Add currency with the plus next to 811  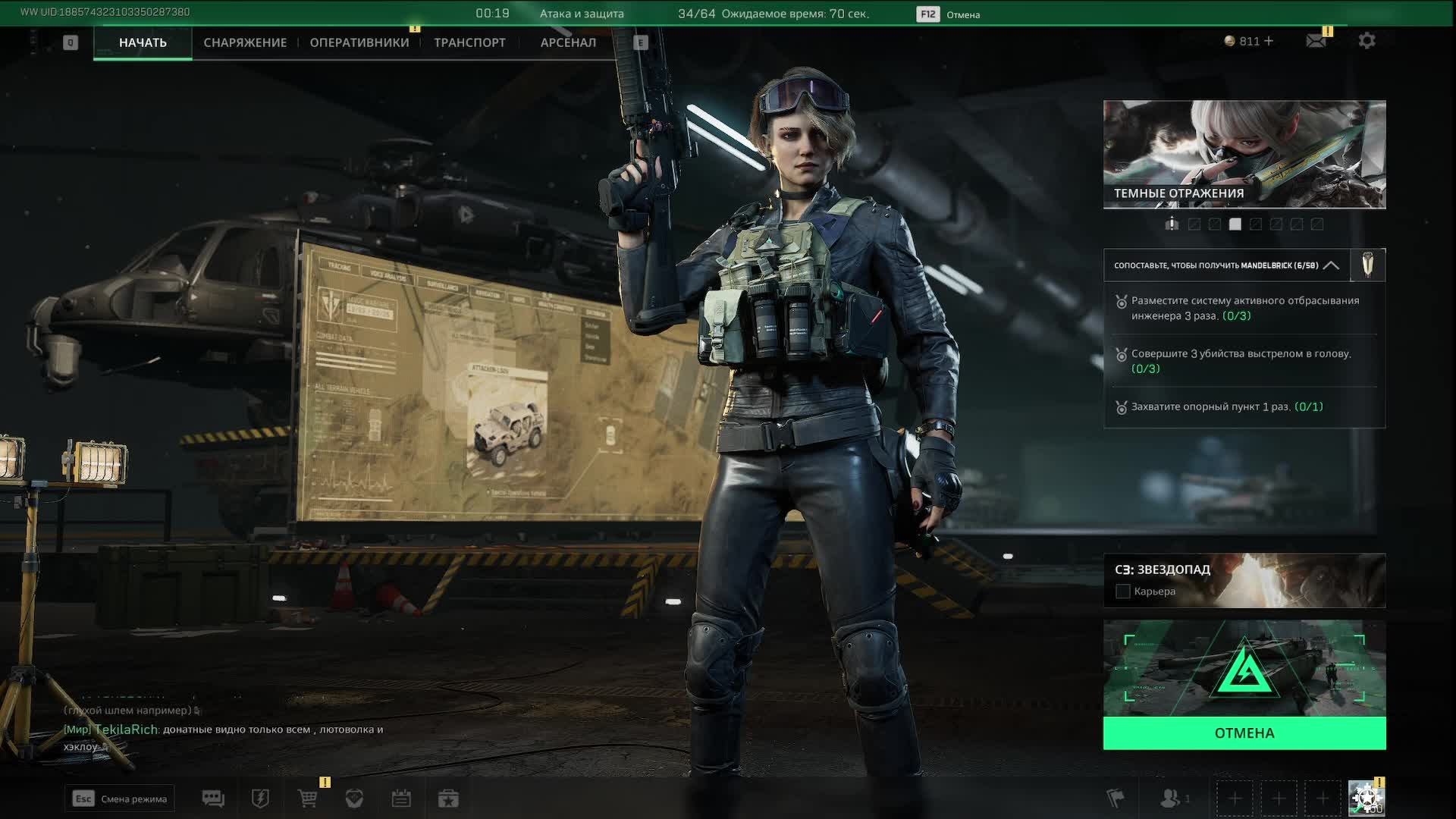(1269, 41)
